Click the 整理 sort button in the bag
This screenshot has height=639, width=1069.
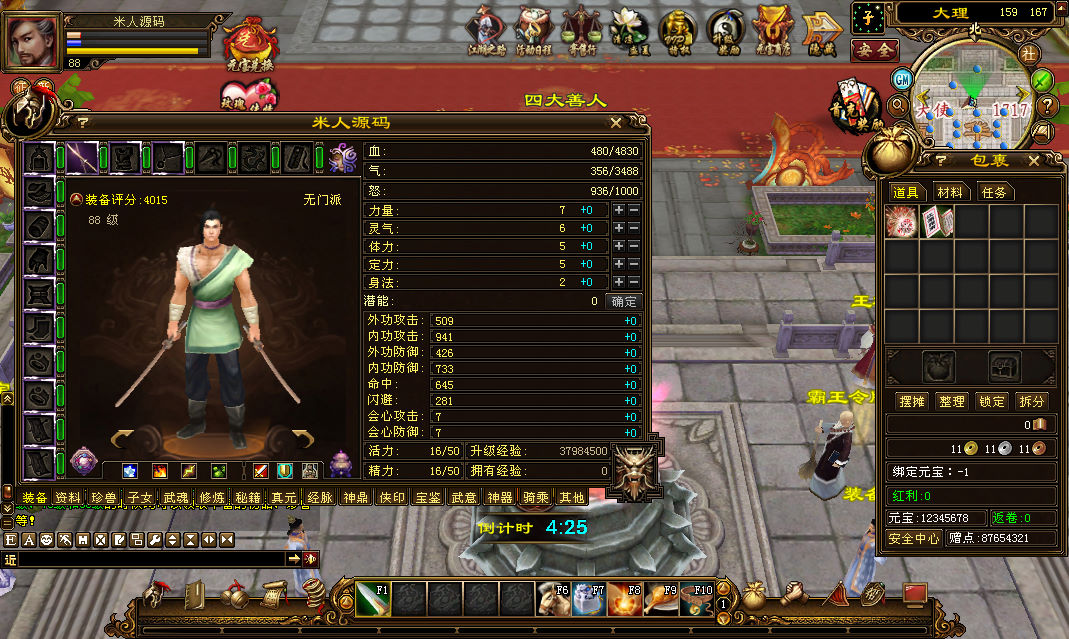tap(951, 401)
